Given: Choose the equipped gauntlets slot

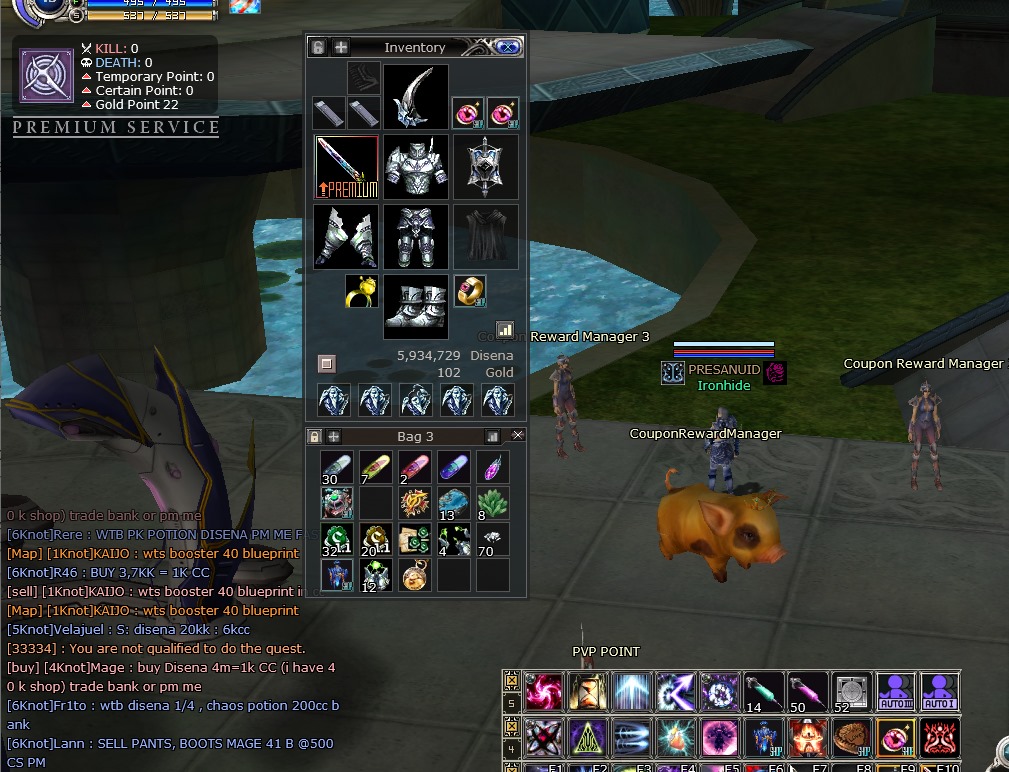Looking at the screenshot, I should 346,237.
